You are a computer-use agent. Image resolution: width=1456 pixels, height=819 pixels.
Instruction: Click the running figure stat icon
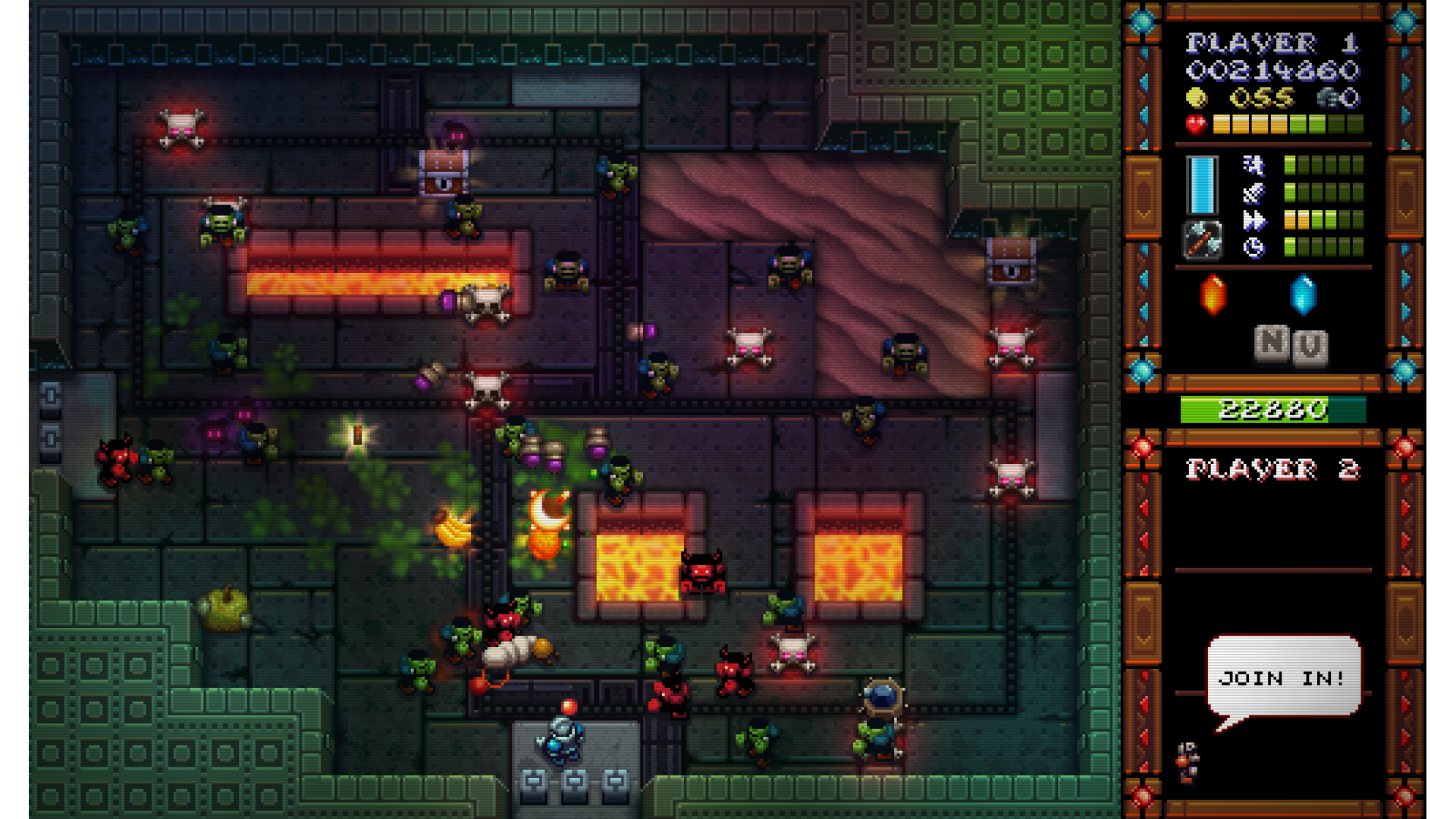point(1254,165)
